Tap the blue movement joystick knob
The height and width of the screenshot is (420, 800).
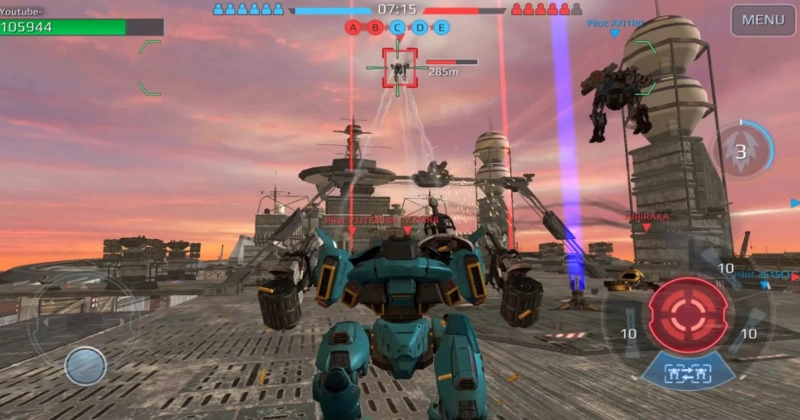(x=86, y=365)
